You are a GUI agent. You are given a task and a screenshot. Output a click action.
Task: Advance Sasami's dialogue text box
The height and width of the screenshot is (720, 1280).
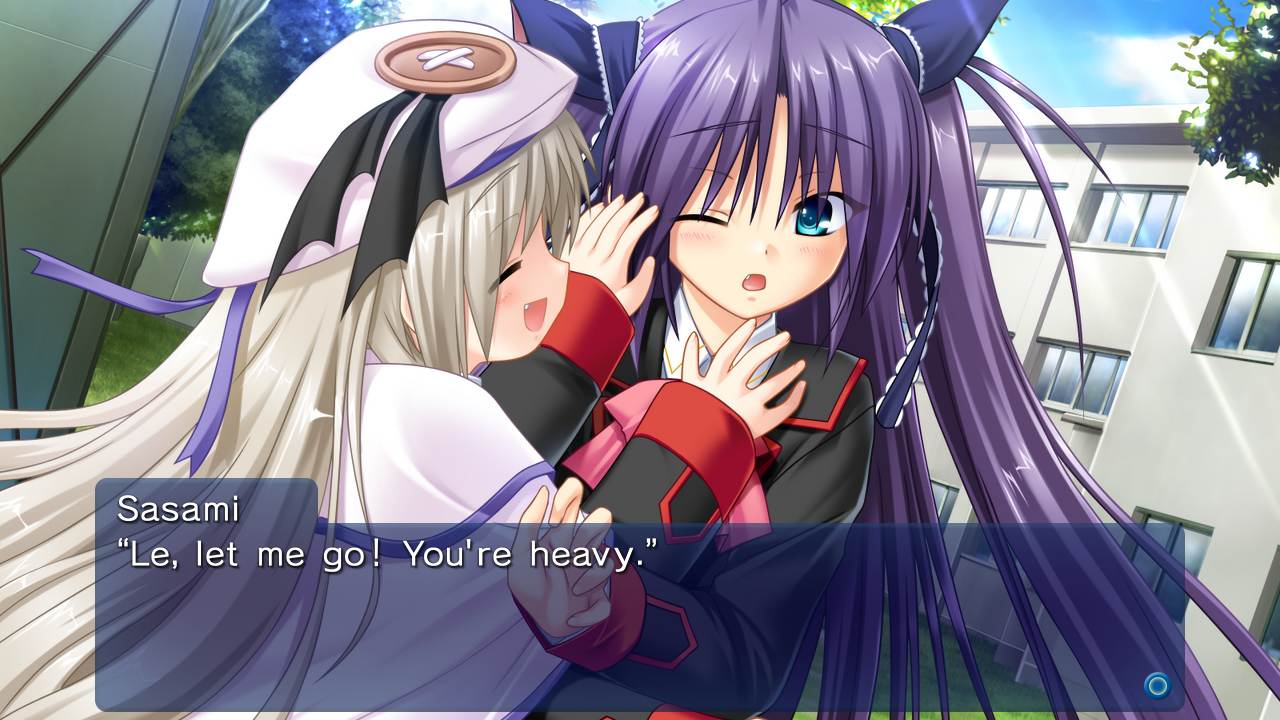coord(1157,685)
